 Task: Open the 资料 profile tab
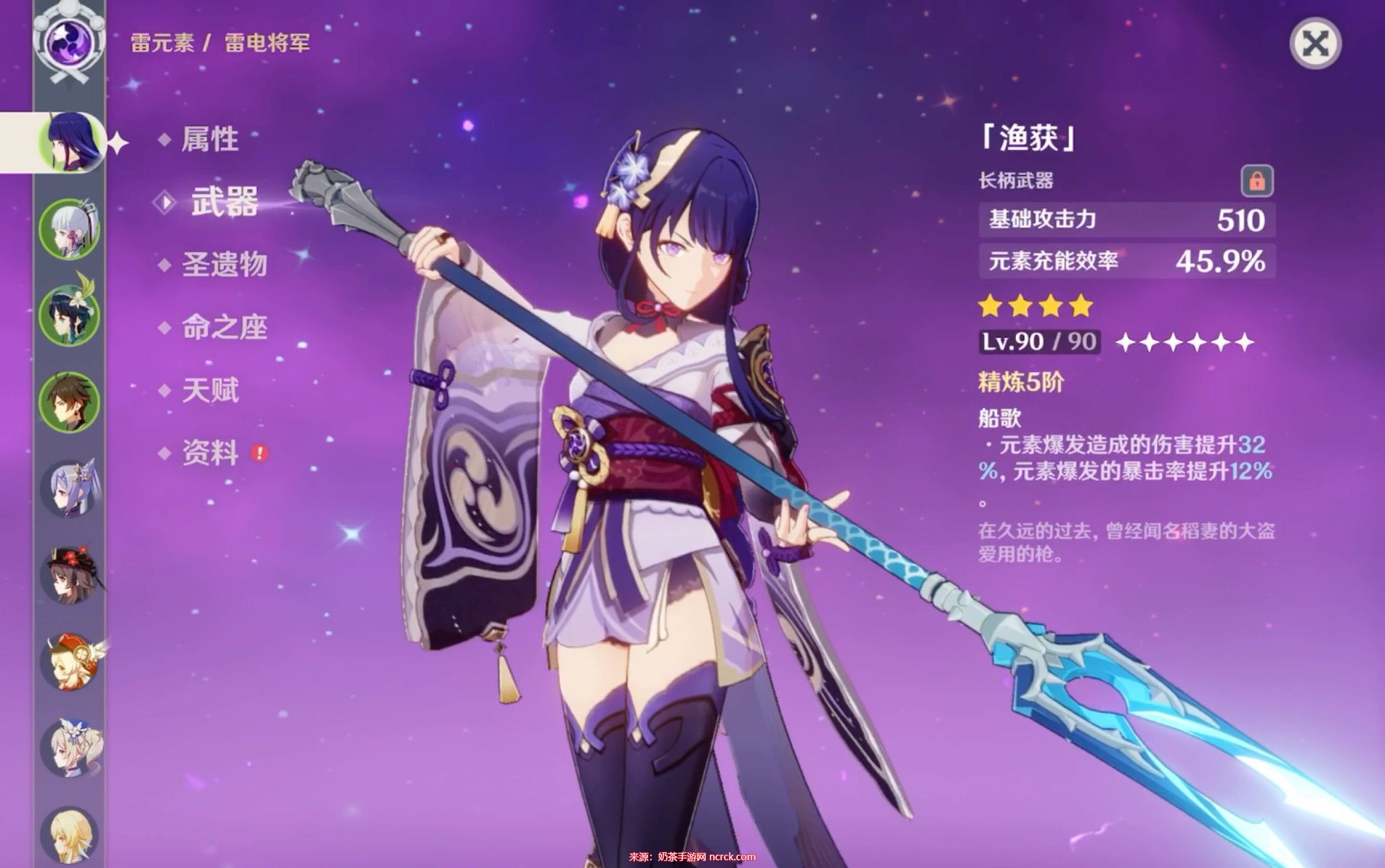pyautogui.click(x=210, y=453)
